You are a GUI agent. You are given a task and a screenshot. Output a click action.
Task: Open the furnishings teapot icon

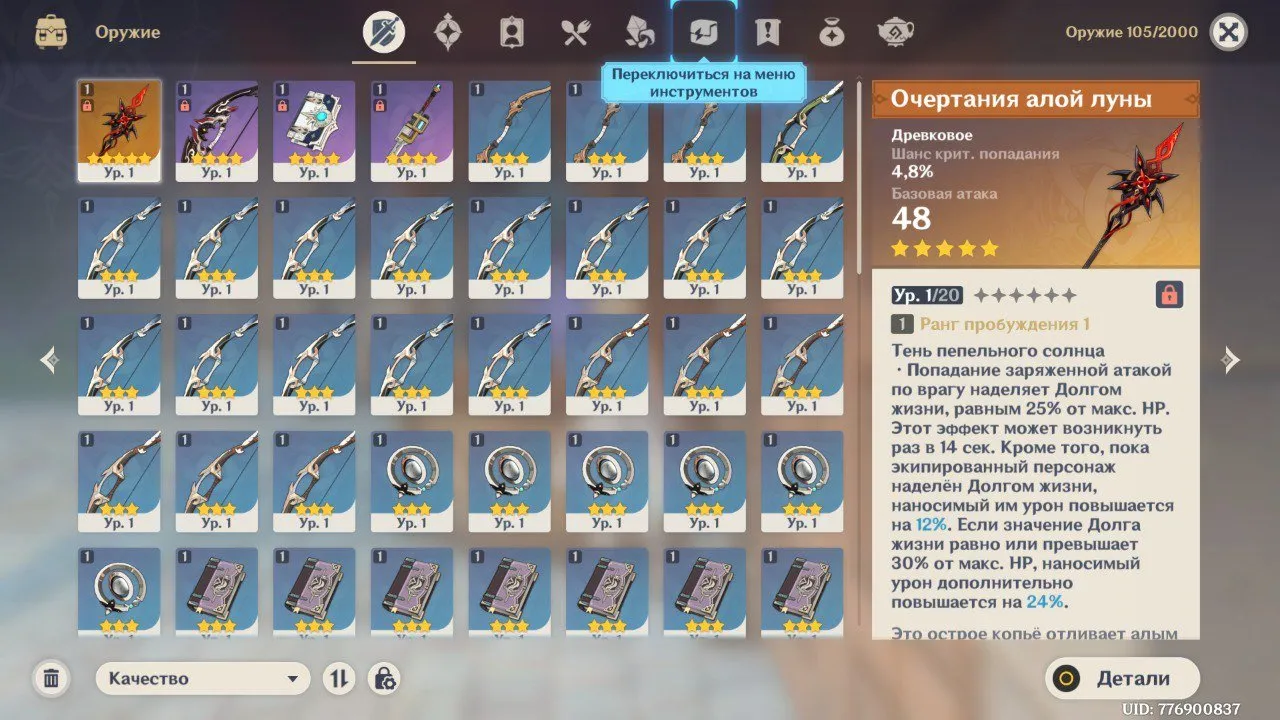tap(895, 30)
